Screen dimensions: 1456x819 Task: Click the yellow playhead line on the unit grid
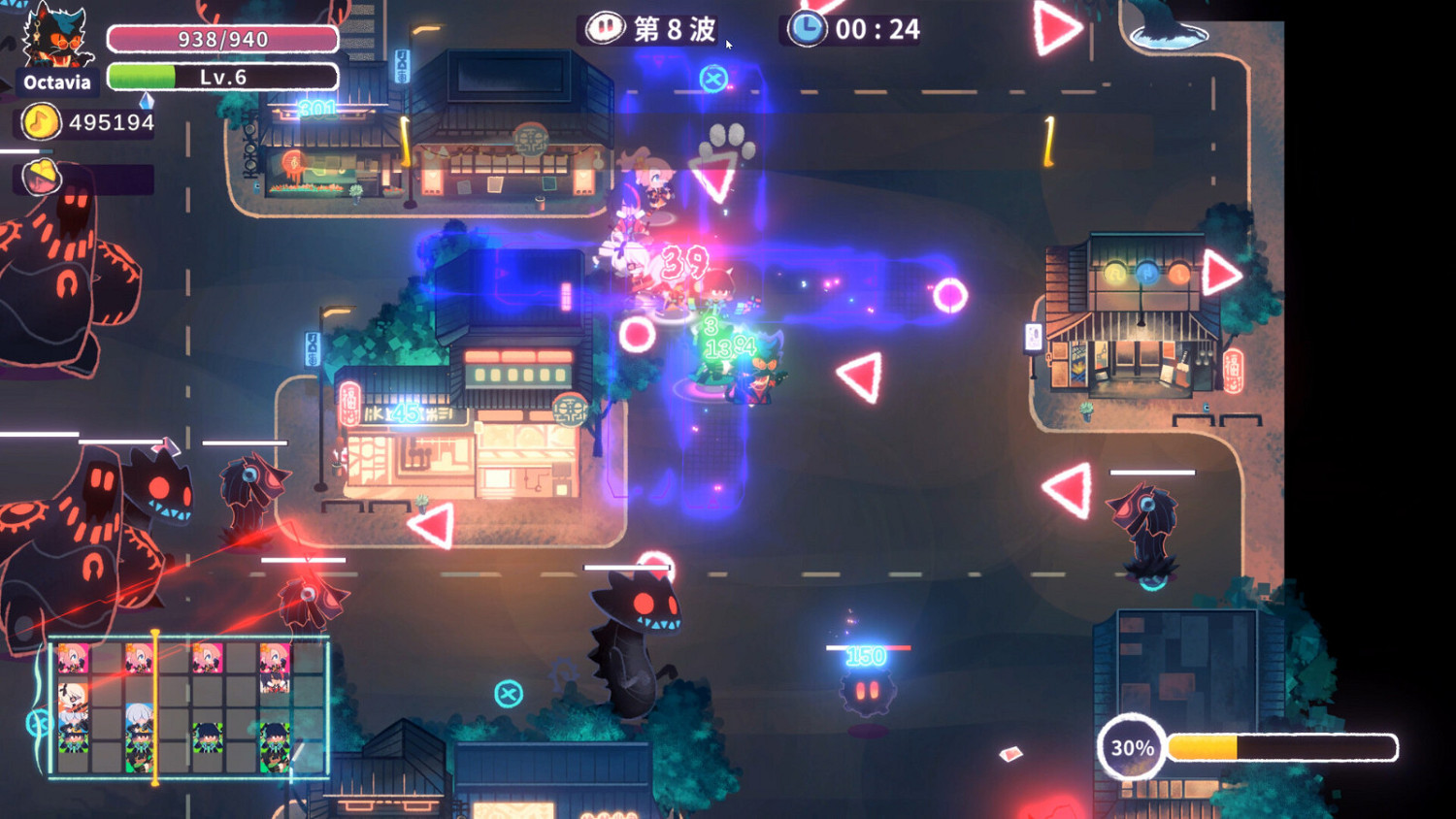[x=154, y=704]
